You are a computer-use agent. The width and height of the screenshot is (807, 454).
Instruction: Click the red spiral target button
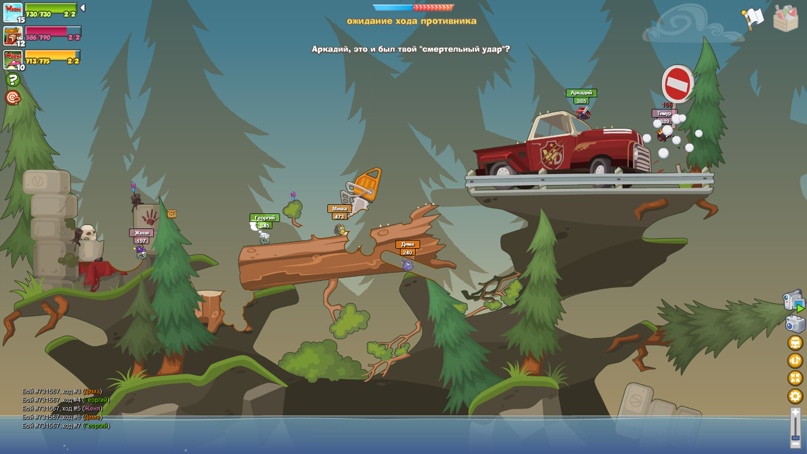pyautogui.click(x=13, y=98)
